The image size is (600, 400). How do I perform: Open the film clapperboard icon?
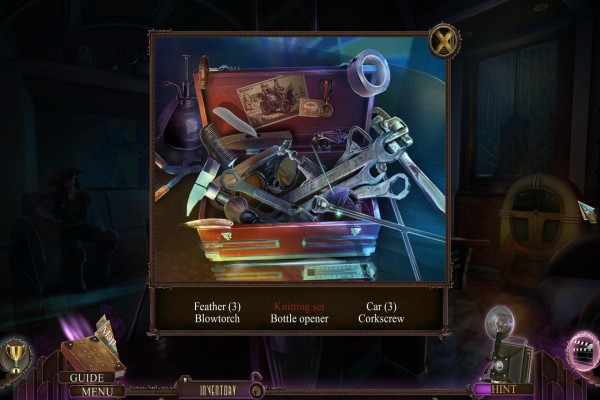coord(579,351)
